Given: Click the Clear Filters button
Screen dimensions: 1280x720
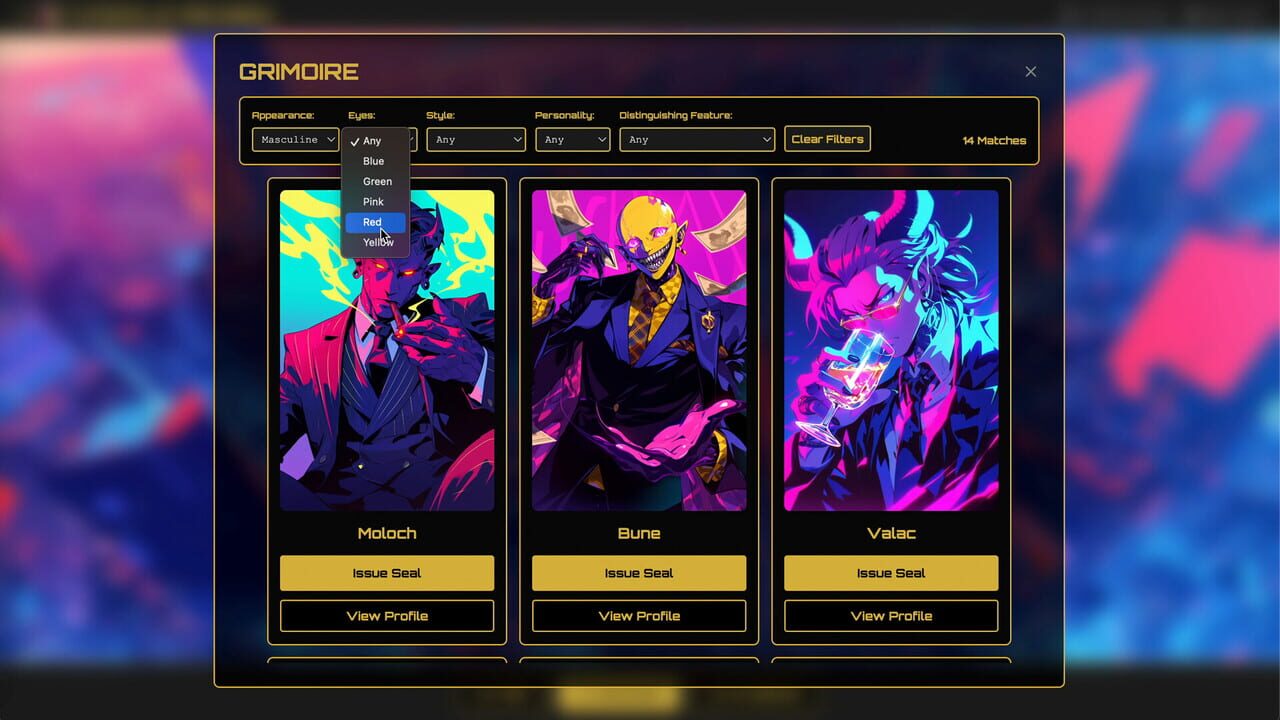Looking at the screenshot, I should (x=827, y=139).
